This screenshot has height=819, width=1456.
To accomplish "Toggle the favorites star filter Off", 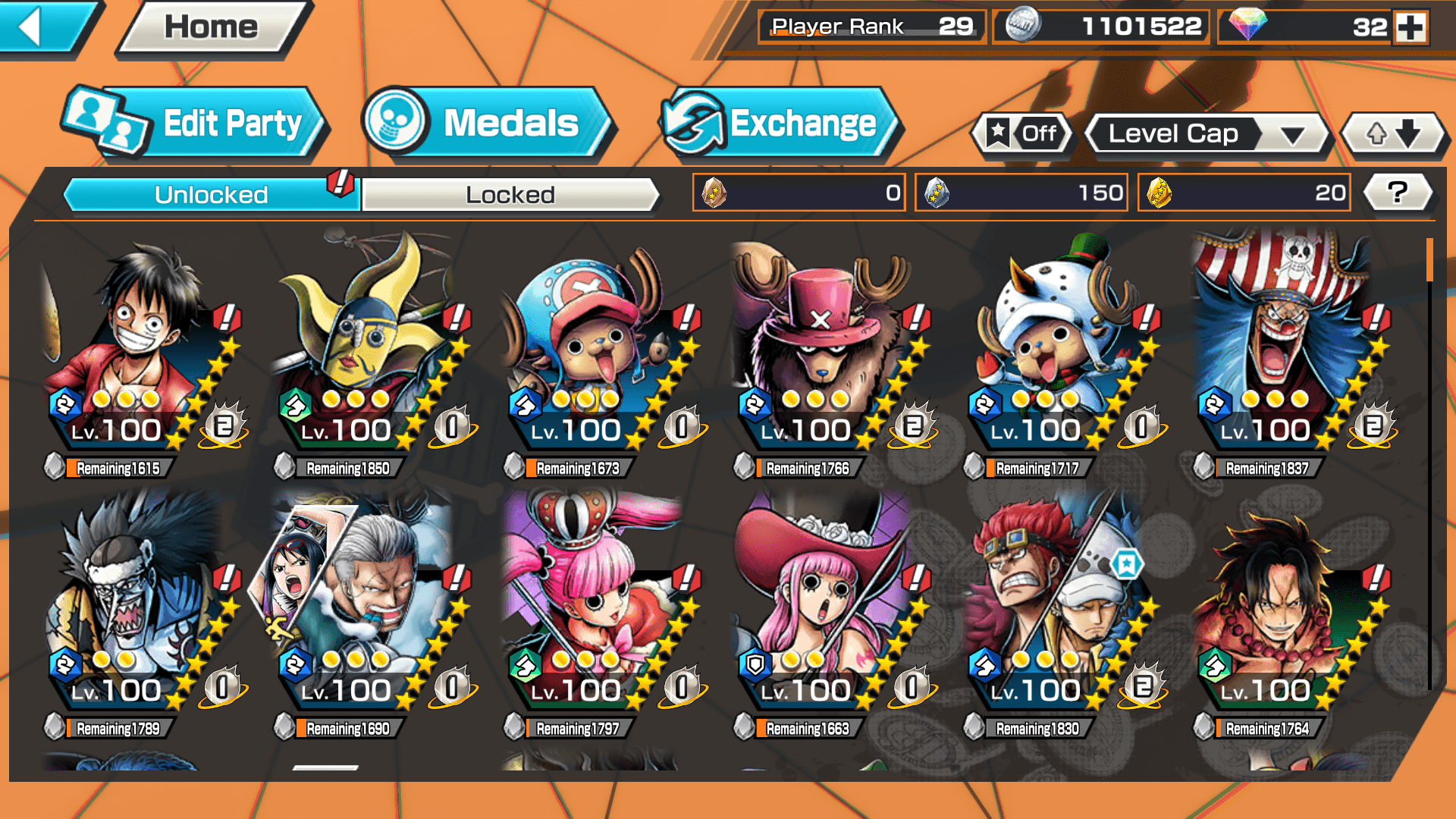I will click(x=1022, y=134).
